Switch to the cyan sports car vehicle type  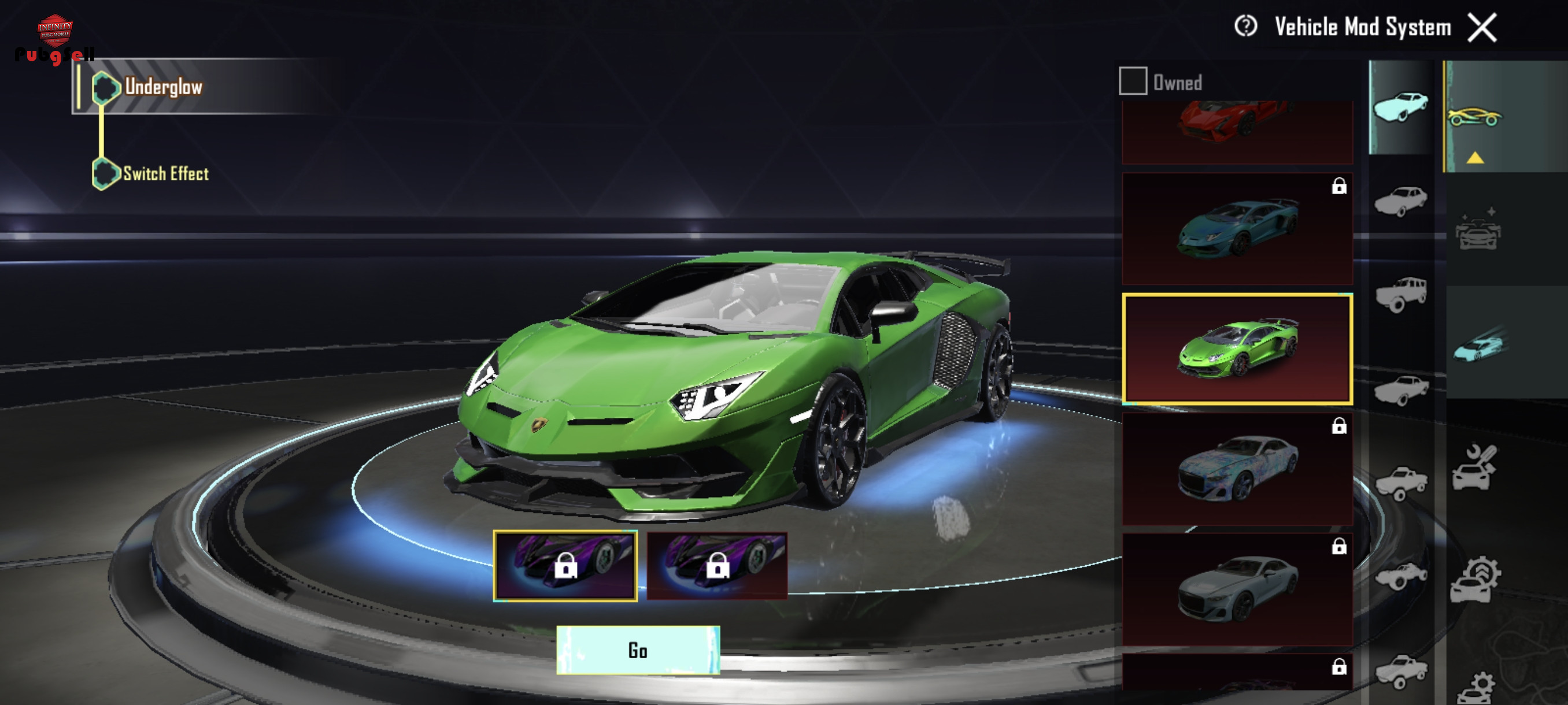click(1400, 107)
